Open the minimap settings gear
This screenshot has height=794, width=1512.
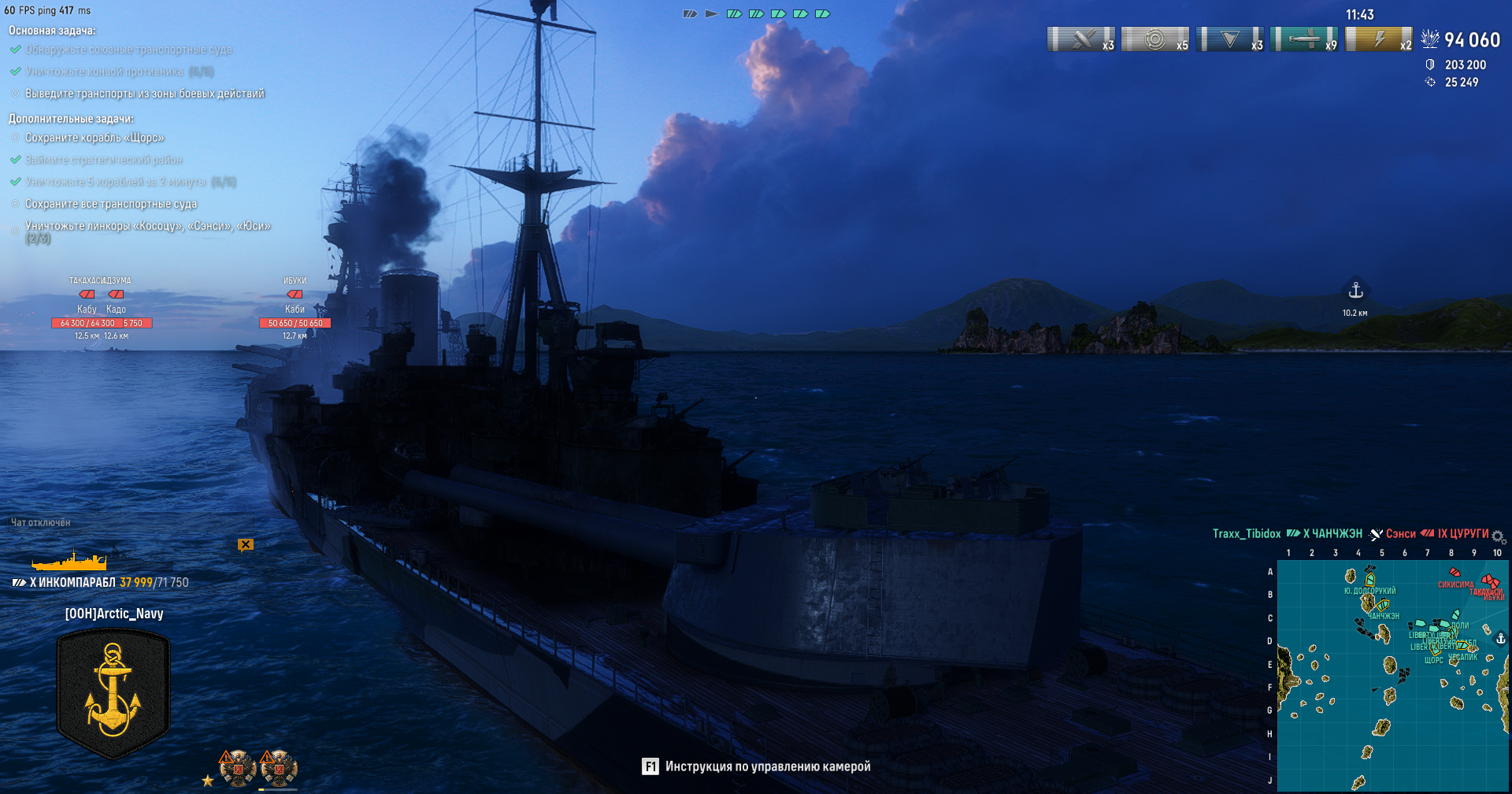pos(1499,537)
